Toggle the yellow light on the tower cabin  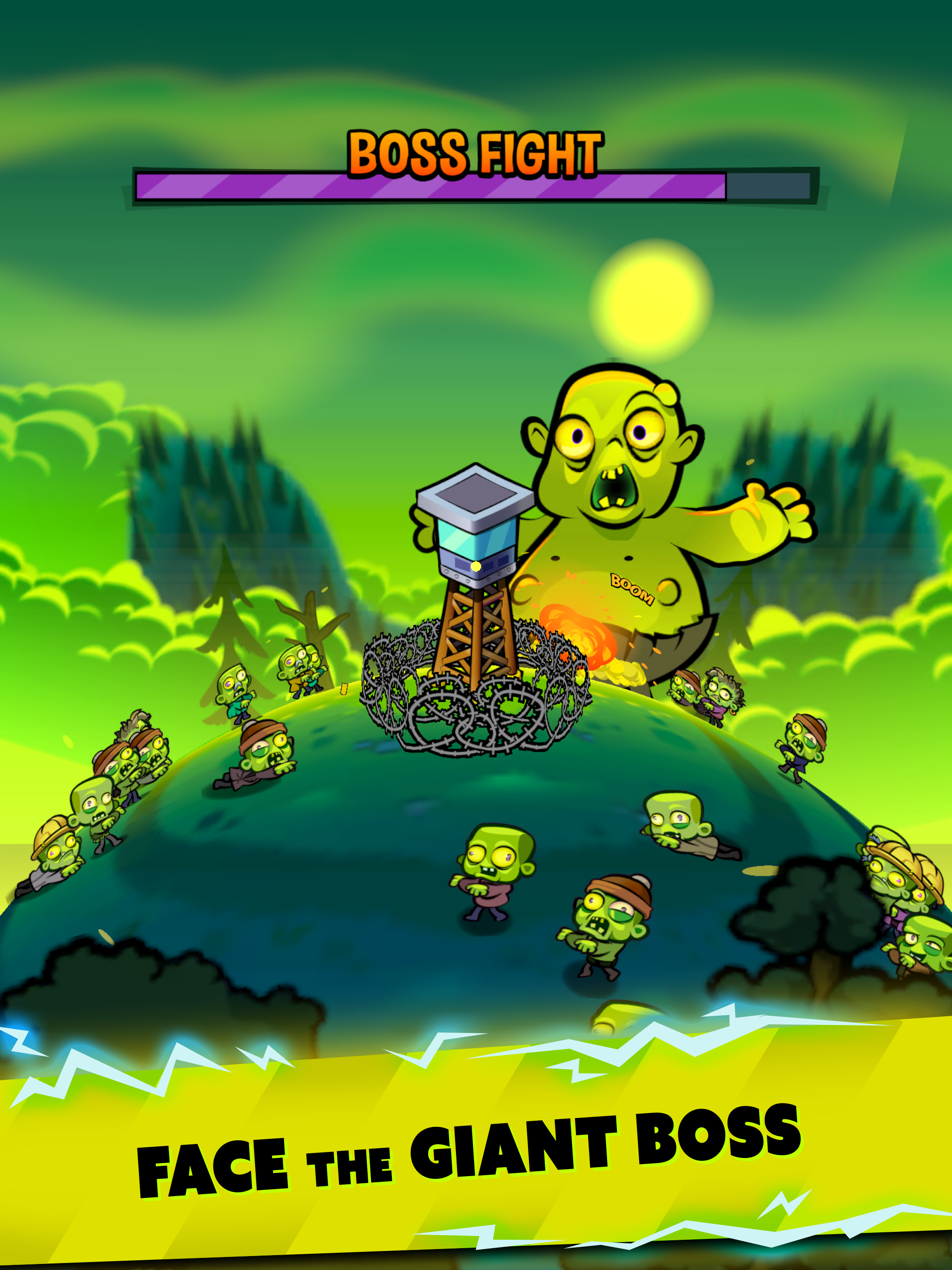[476, 566]
